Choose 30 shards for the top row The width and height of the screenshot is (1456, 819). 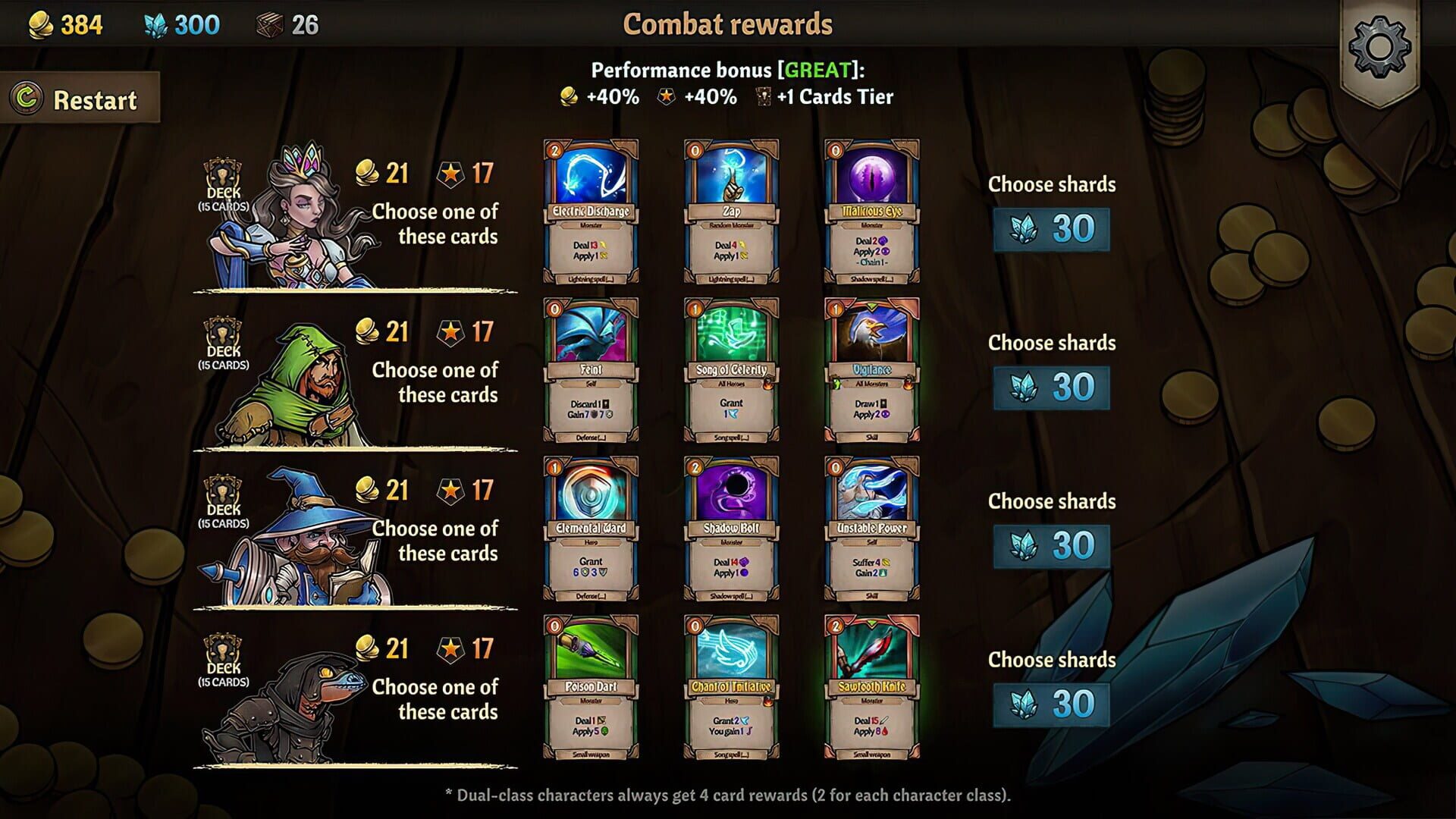coord(1050,229)
